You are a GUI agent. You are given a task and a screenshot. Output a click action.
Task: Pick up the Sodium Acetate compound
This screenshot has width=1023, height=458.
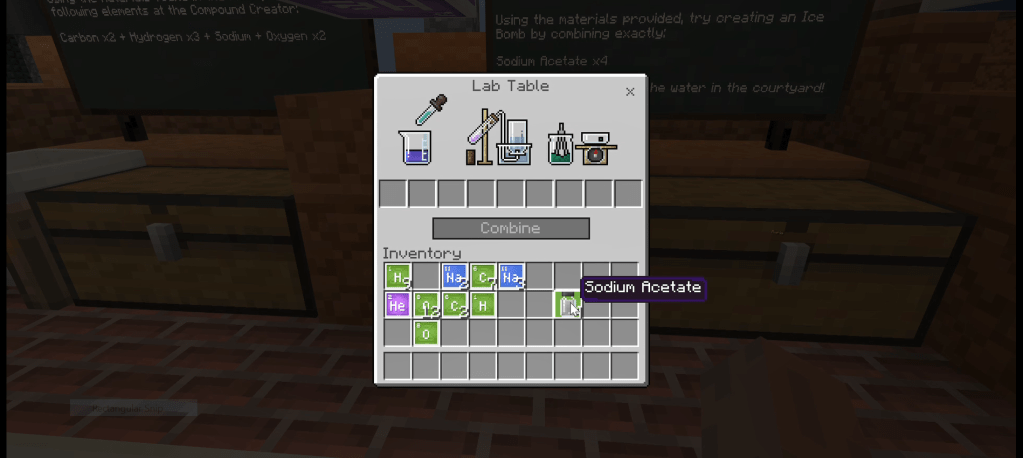pyautogui.click(x=568, y=304)
